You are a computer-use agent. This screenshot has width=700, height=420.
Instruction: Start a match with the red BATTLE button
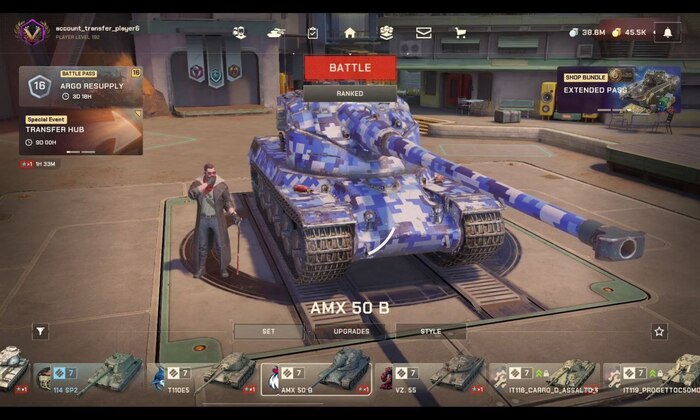coord(350,68)
